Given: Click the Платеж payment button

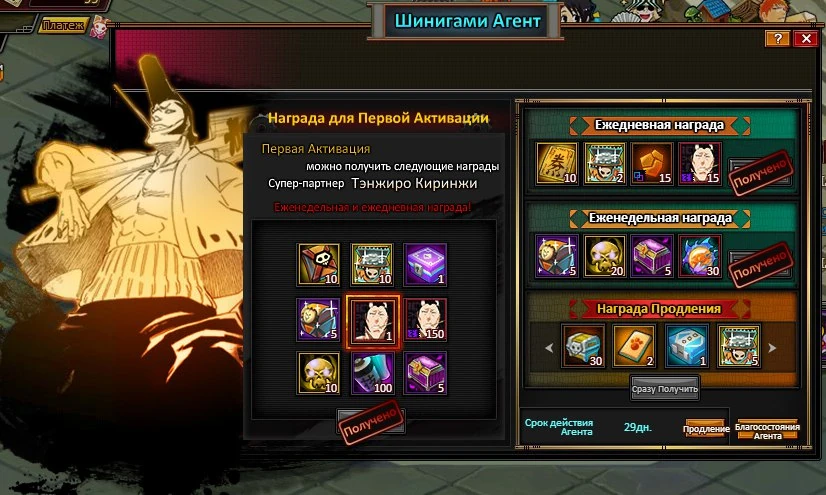Looking at the screenshot, I should point(62,25).
